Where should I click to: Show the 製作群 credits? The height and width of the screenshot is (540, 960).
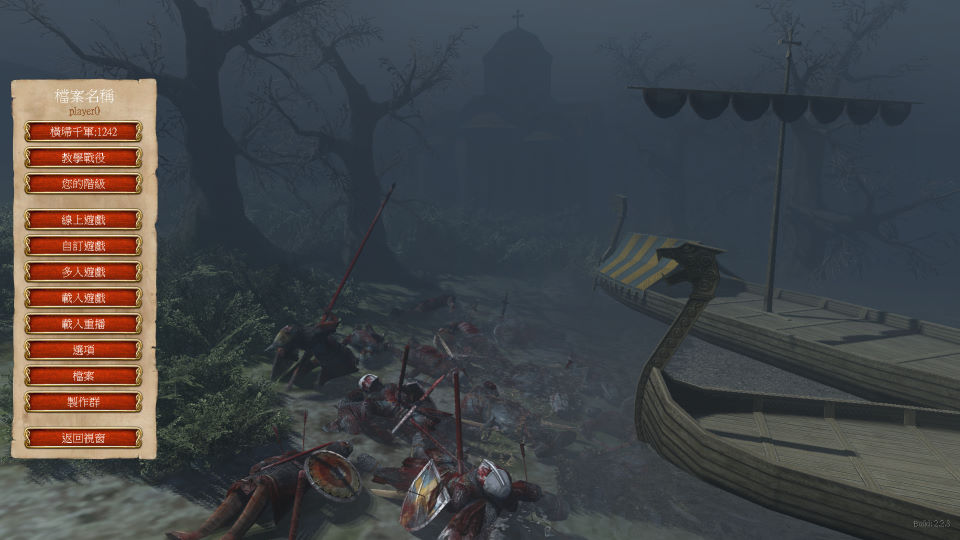(83, 402)
